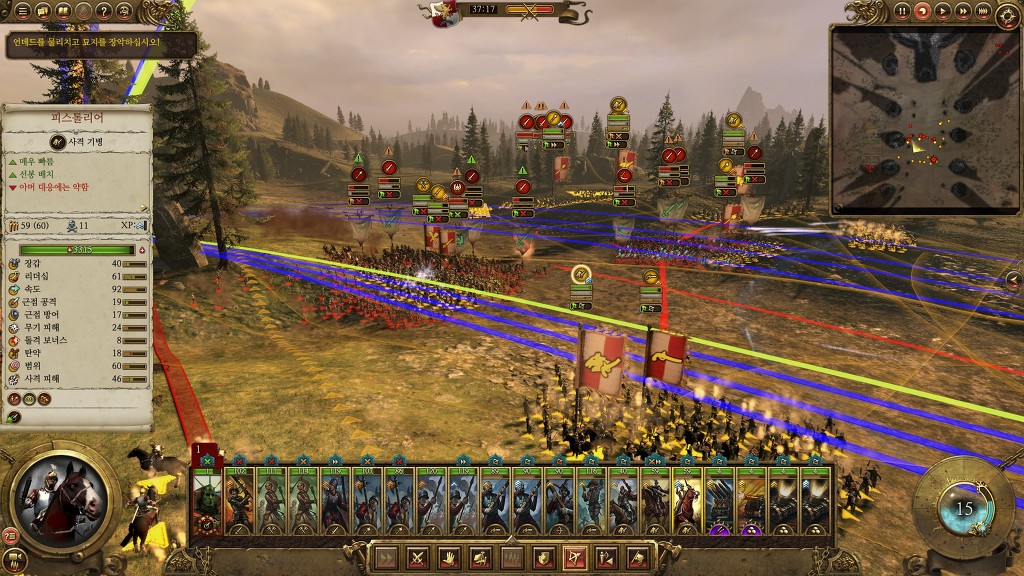Select the green-faced lord unit card

207,498
